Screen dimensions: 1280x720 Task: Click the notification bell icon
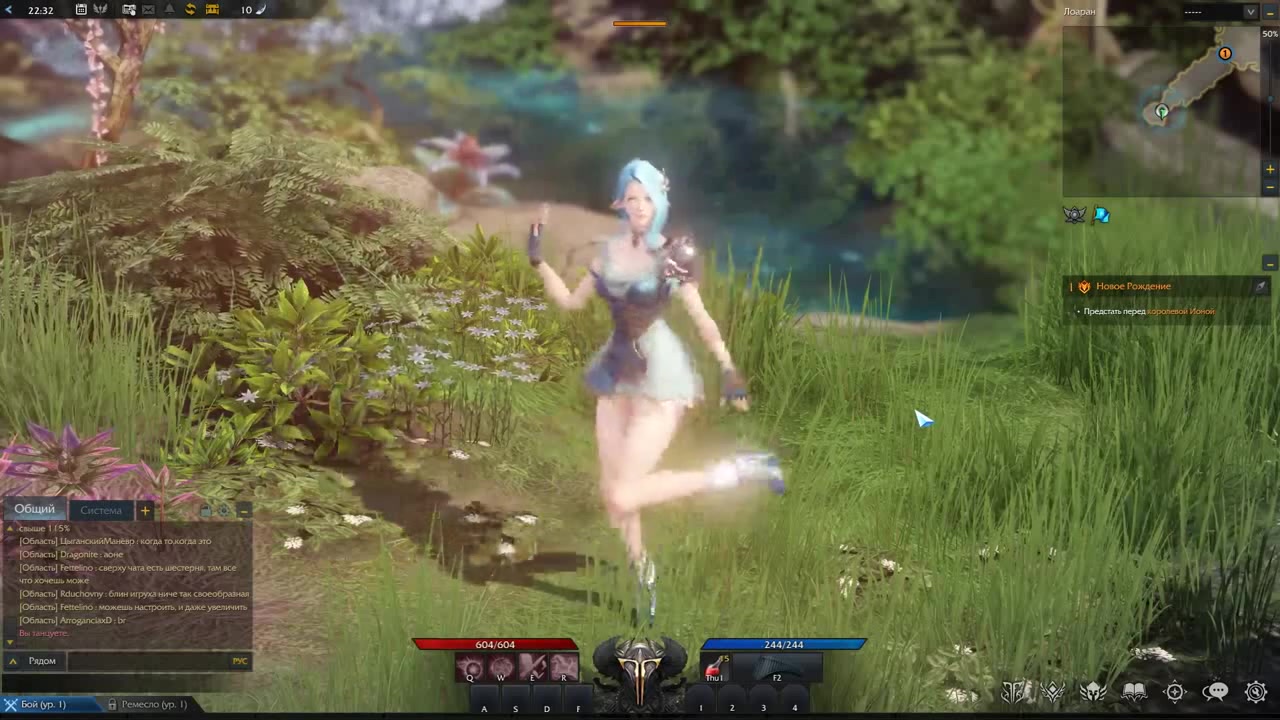pos(170,10)
